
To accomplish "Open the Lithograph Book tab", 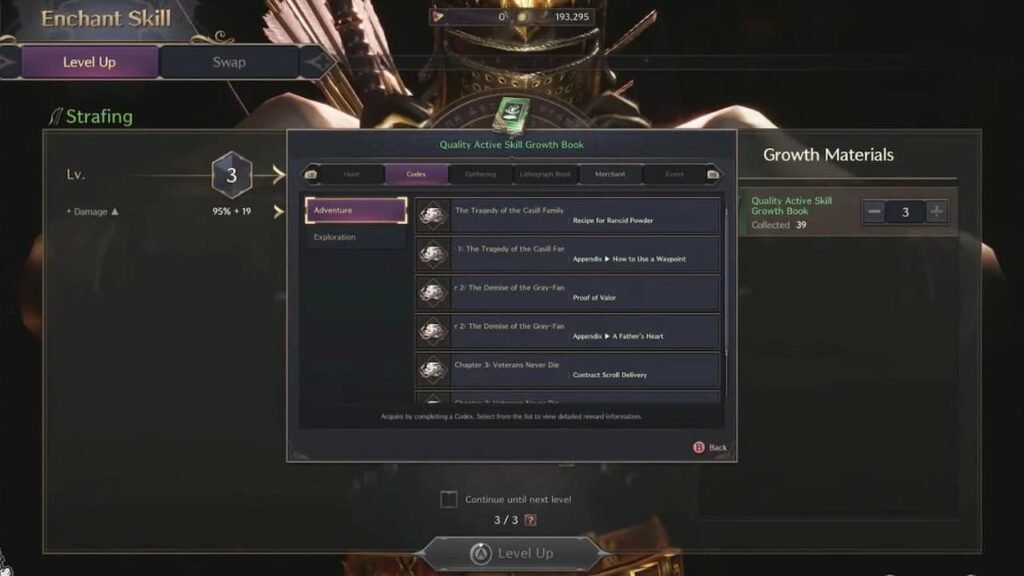I will coord(545,174).
